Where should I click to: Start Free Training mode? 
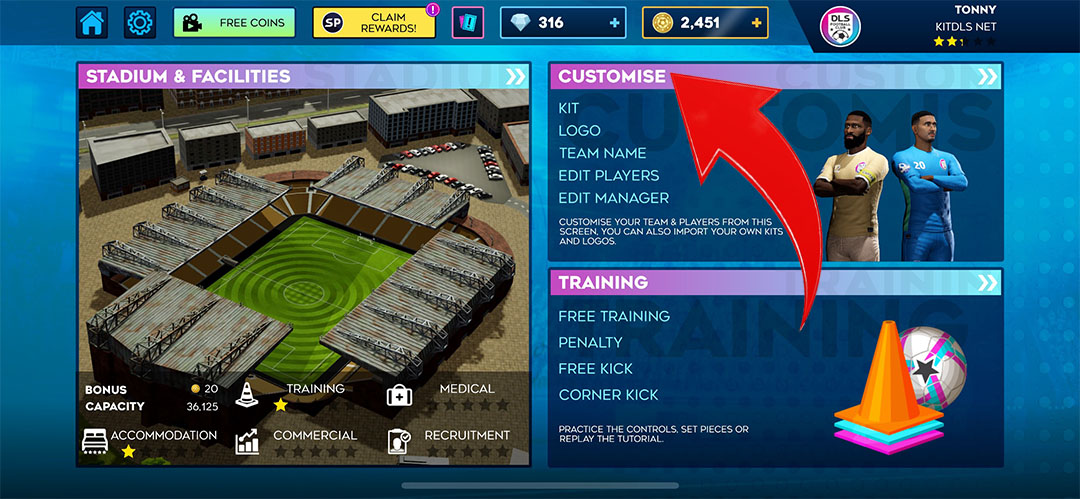pyautogui.click(x=614, y=316)
